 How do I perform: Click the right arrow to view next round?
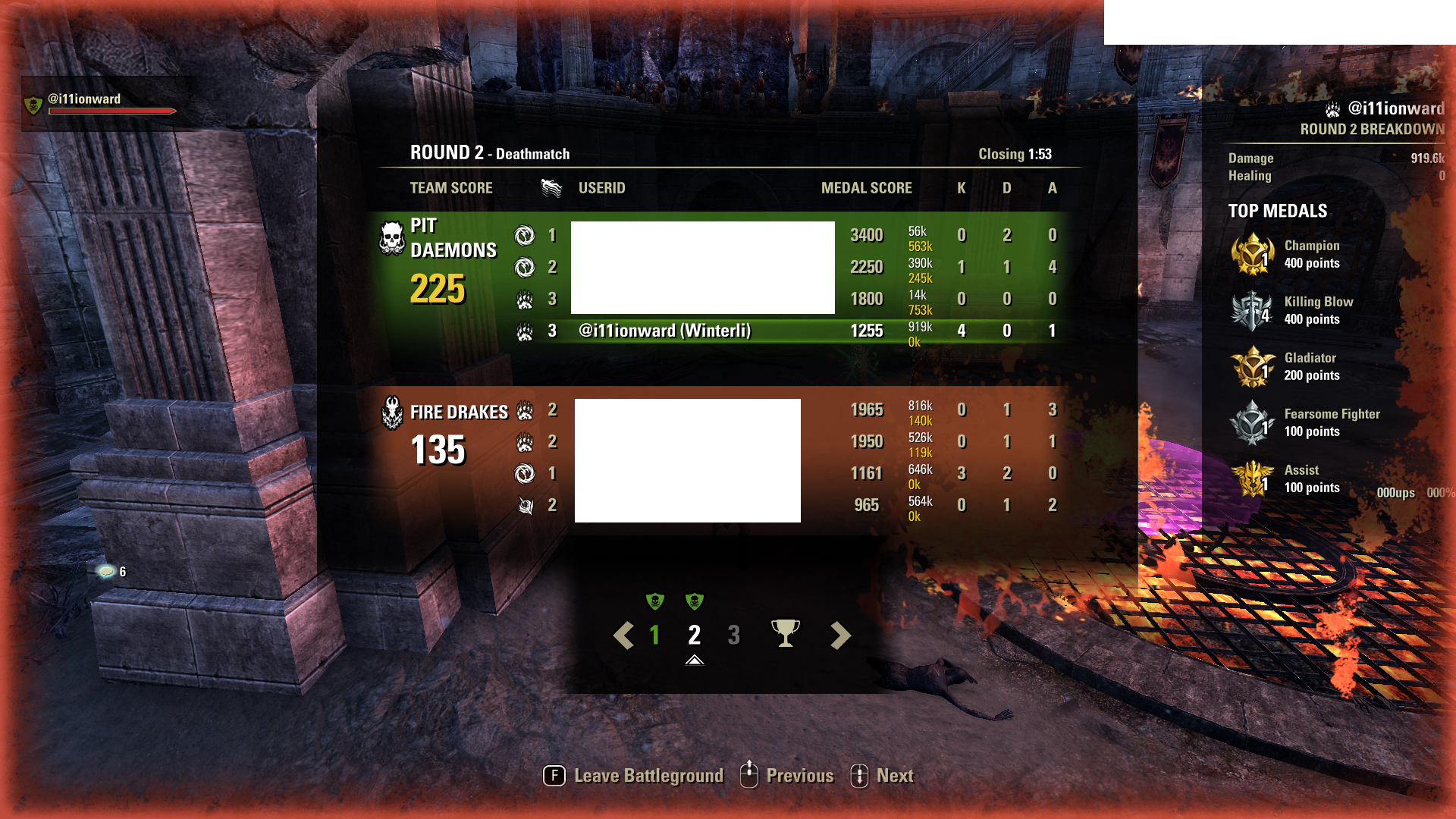(x=839, y=635)
